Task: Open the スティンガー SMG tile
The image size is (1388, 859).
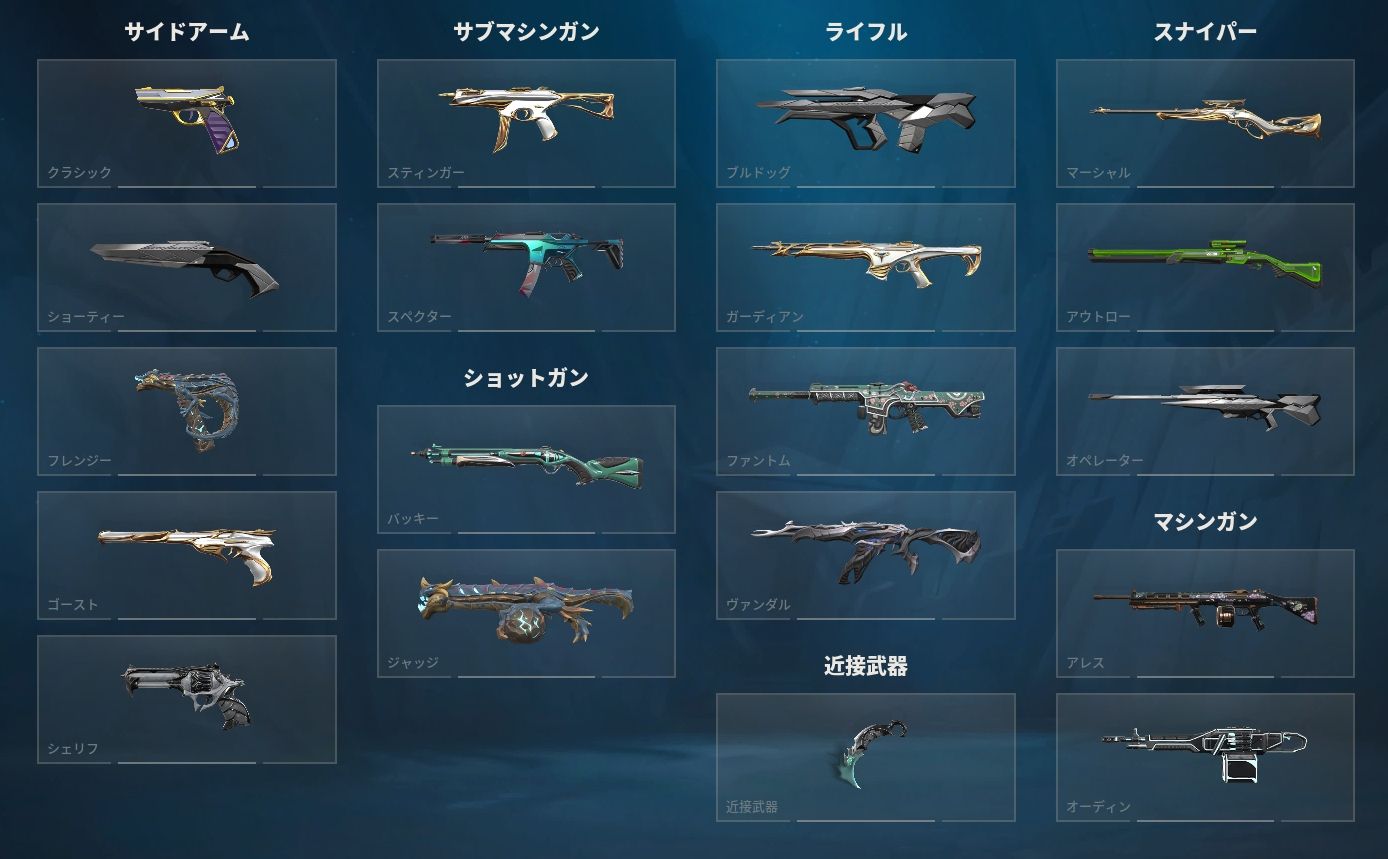Action: pyautogui.click(x=526, y=123)
